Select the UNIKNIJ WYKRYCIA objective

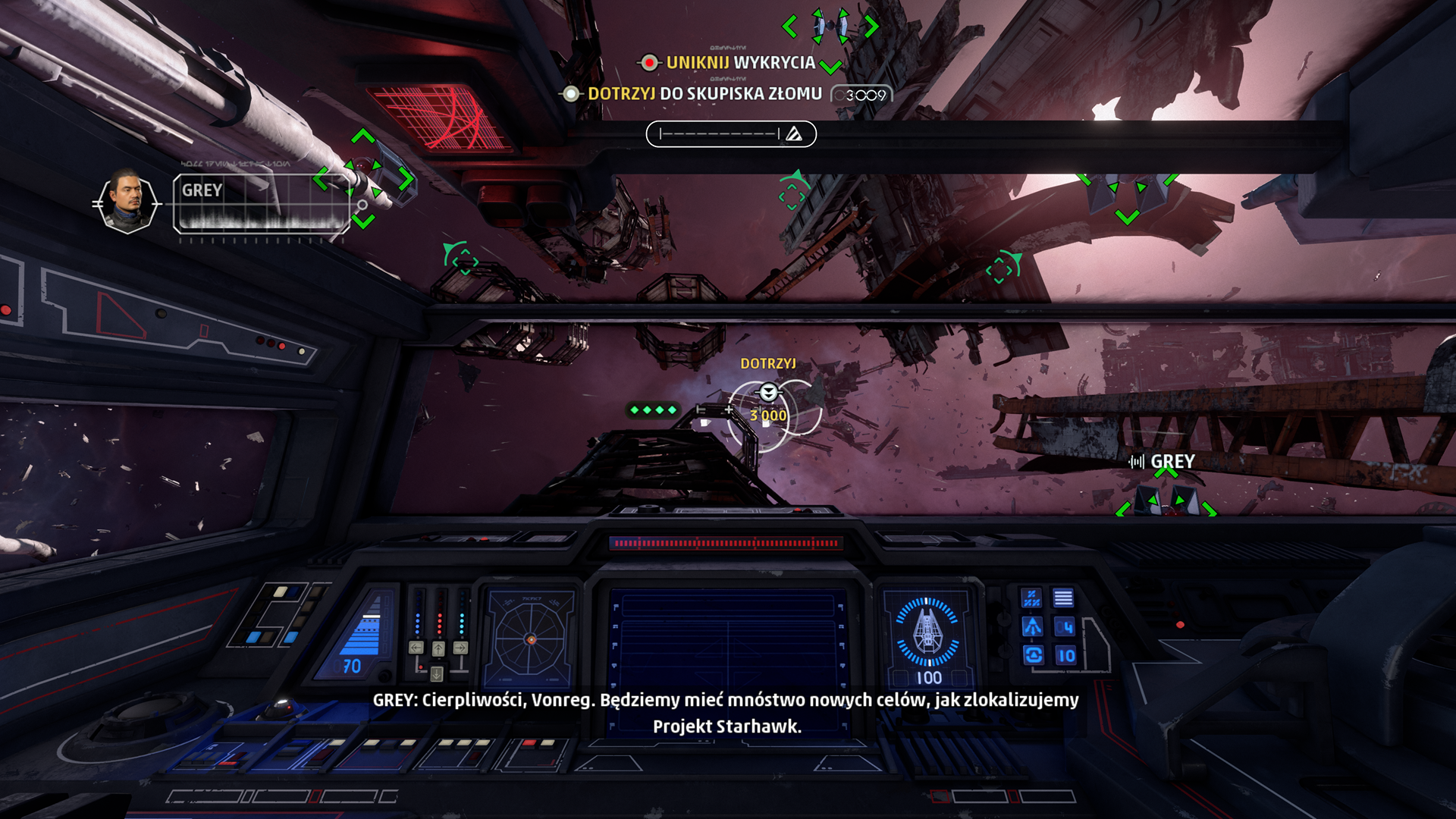click(739, 63)
